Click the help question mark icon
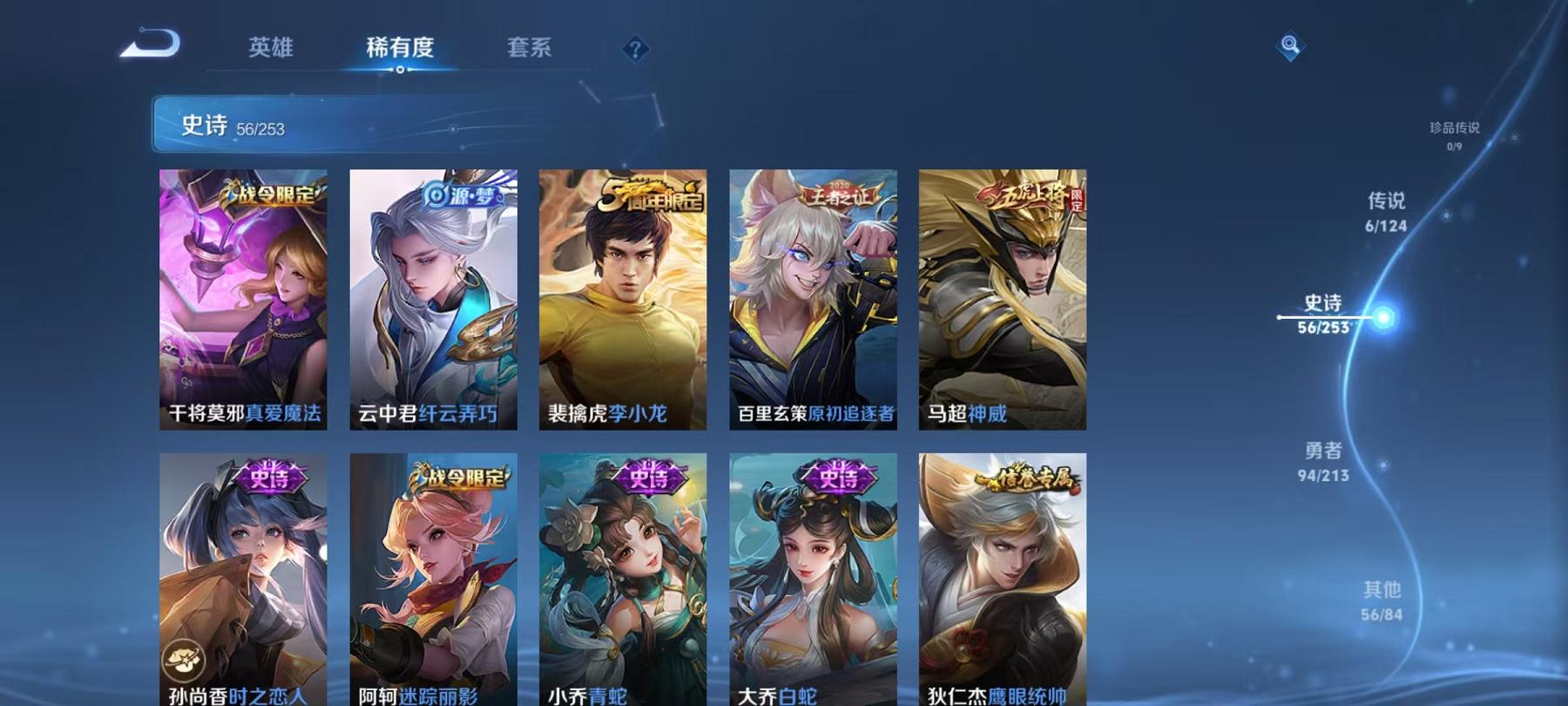This screenshot has width=1568, height=706. 634,50
